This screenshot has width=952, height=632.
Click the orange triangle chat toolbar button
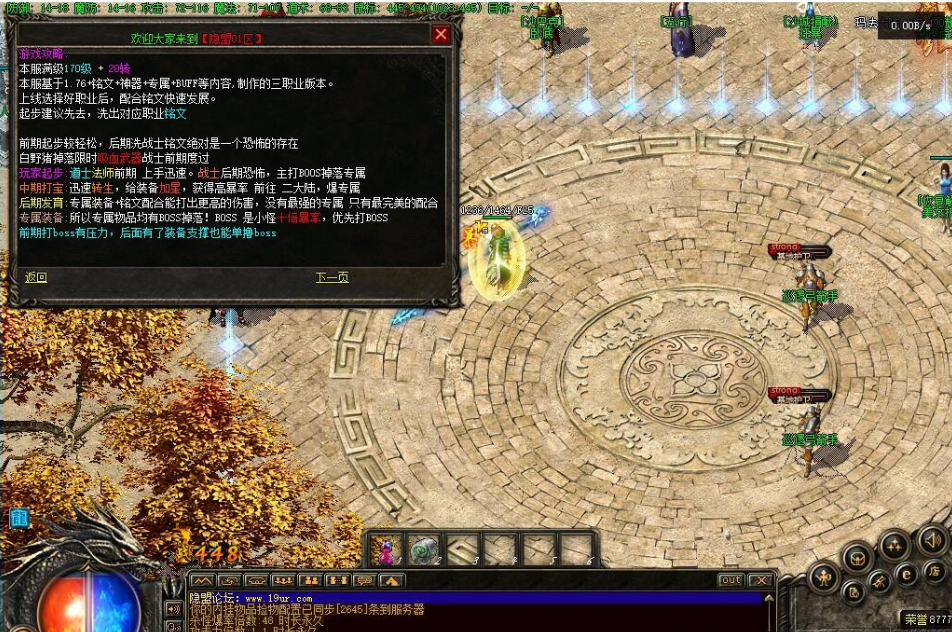coord(392,580)
